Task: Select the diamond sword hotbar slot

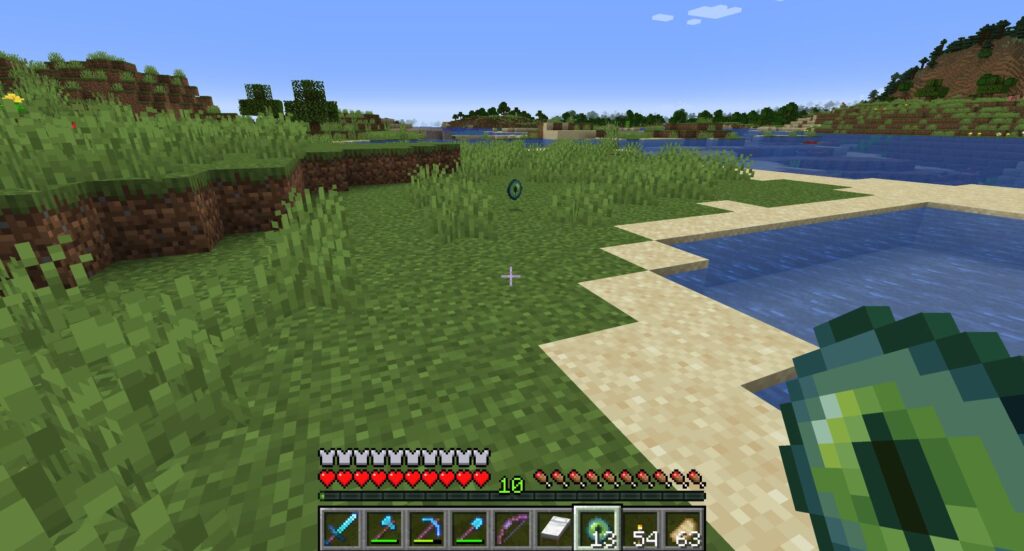Action: click(x=340, y=527)
